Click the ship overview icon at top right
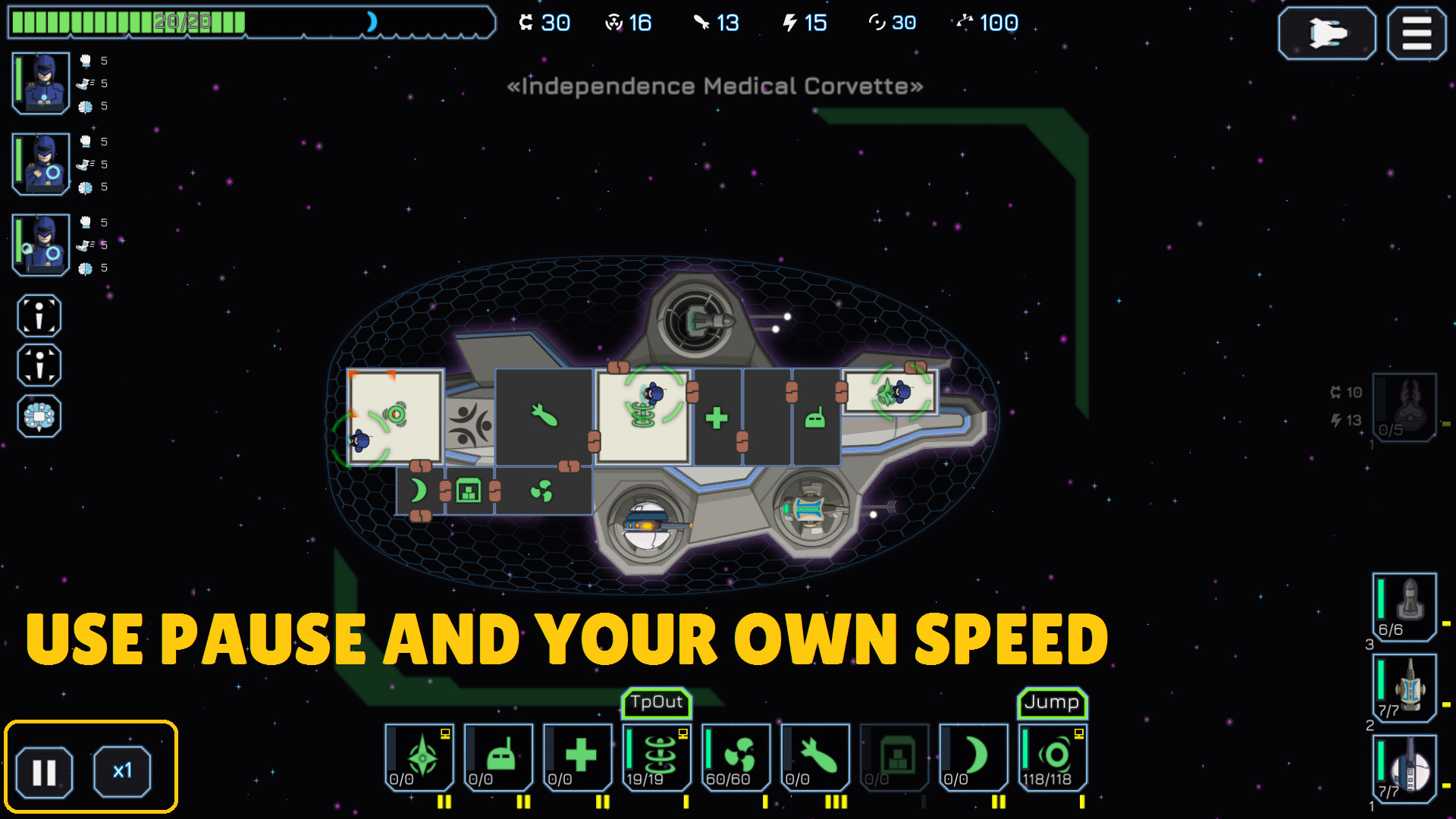This screenshot has width=1456, height=819. pos(1326,33)
